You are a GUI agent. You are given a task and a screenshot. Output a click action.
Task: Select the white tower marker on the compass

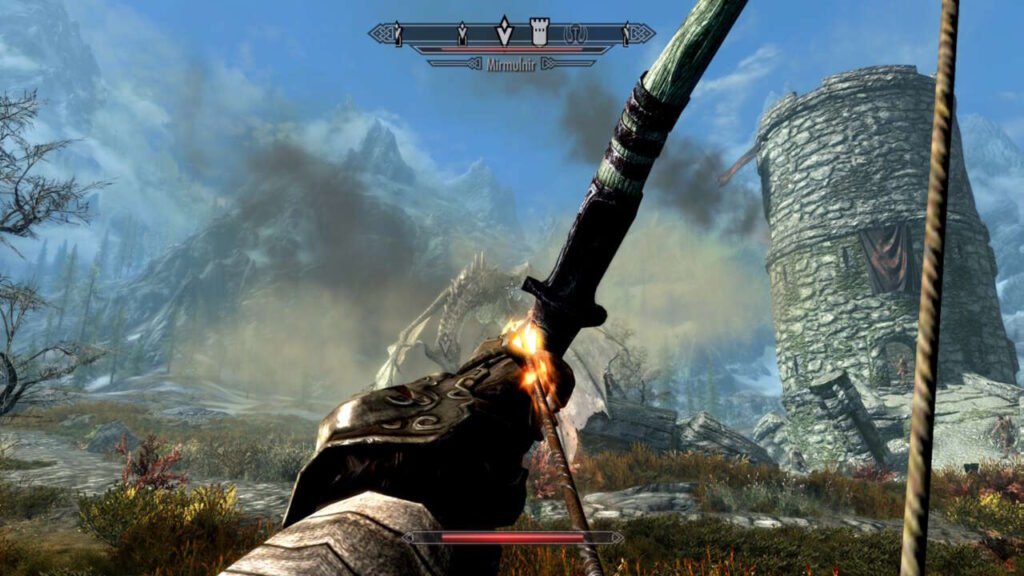(539, 30)
